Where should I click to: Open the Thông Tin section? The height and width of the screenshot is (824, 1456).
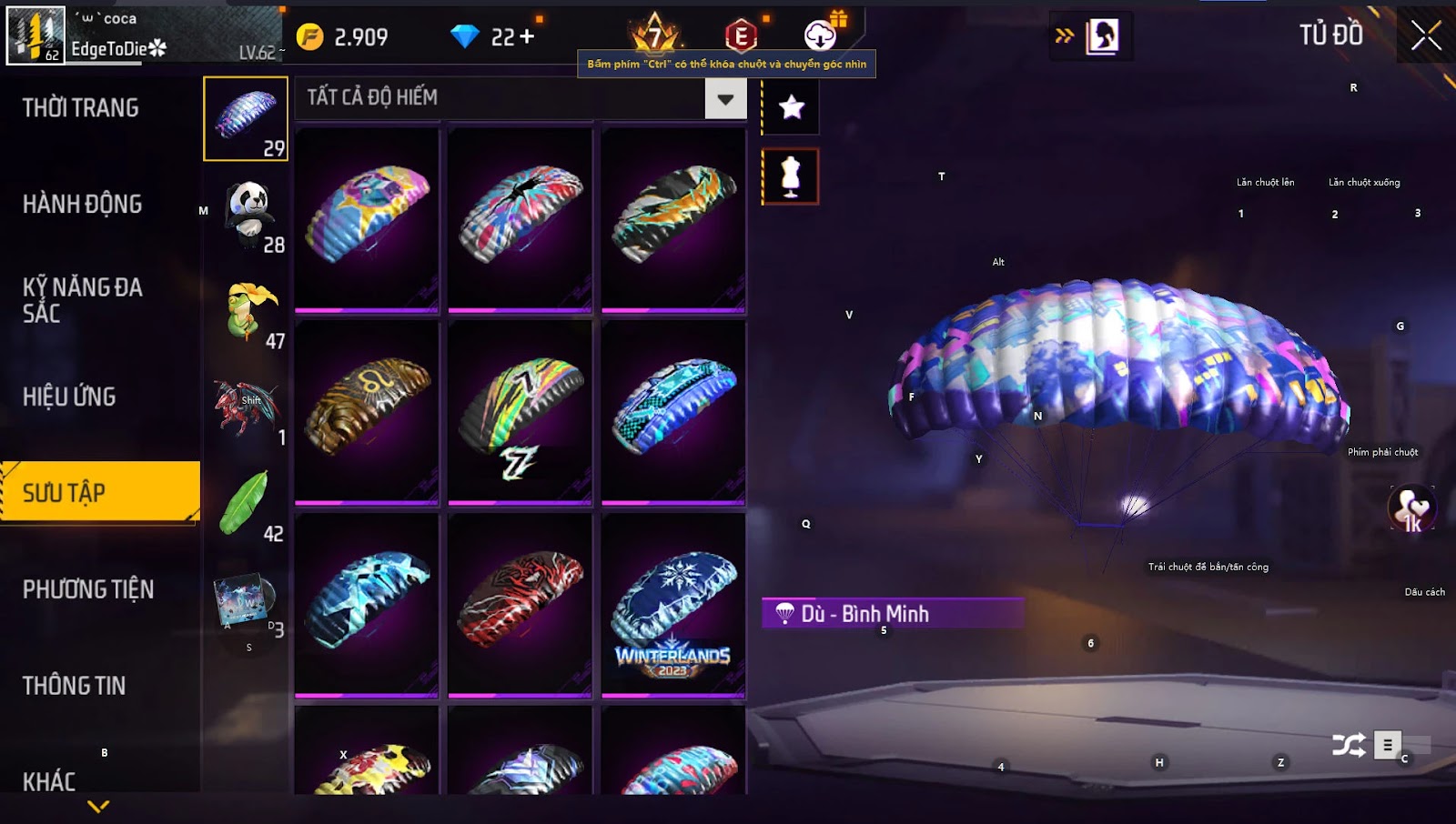pyautogui.click(x=75, y=686)
